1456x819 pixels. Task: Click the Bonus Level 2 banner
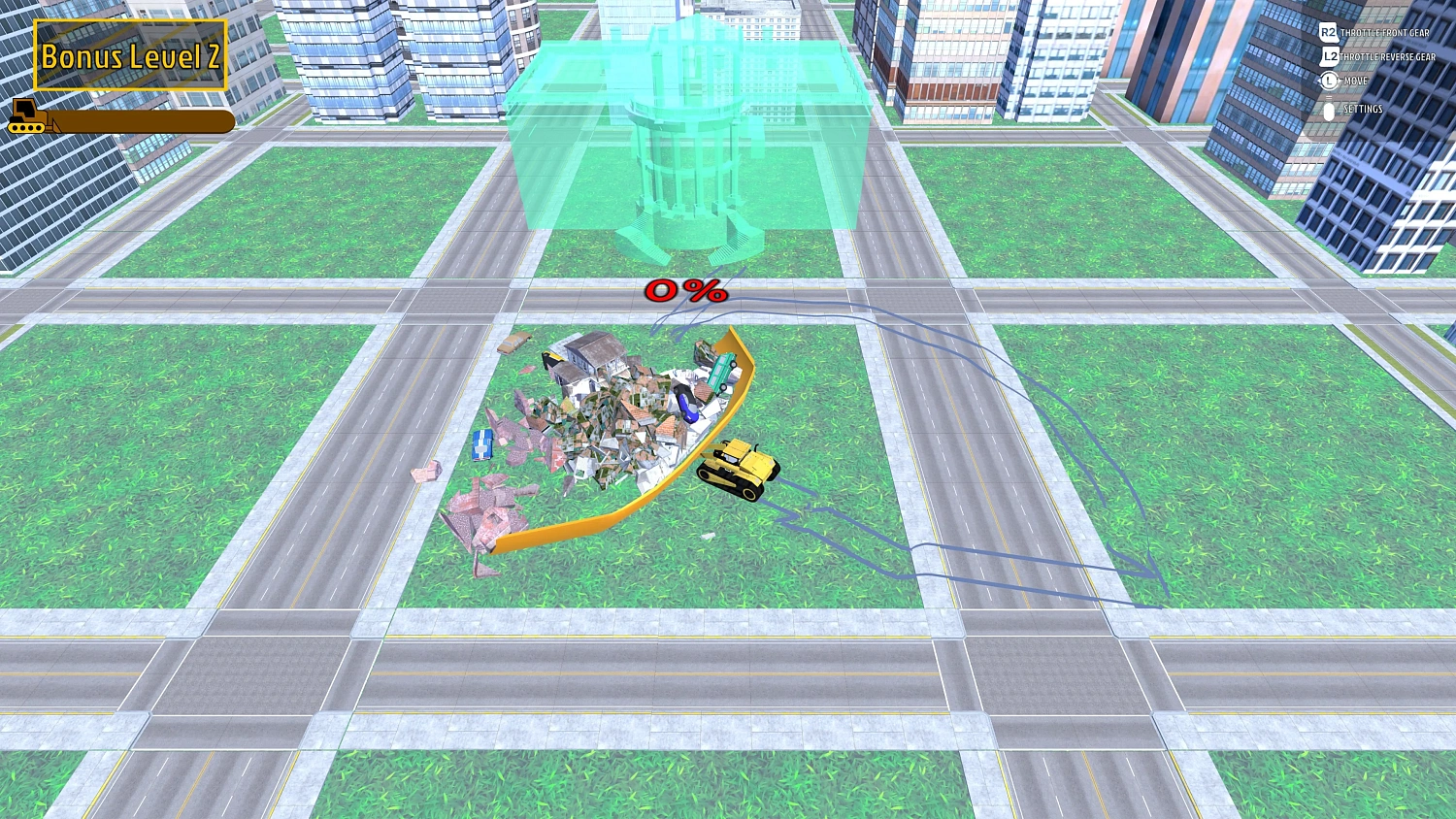129,57
